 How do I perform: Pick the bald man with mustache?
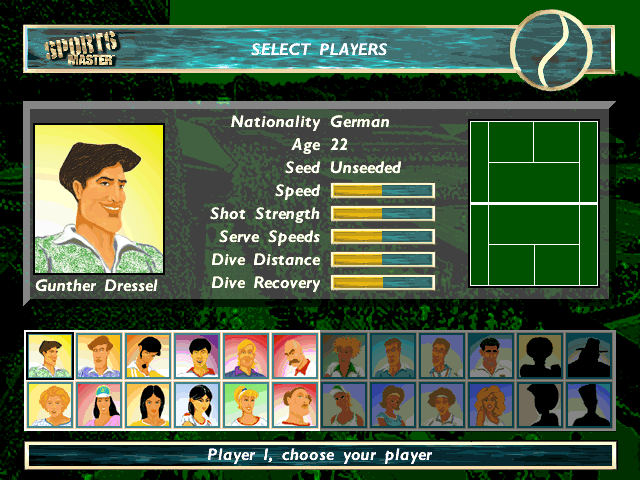[295, 356]
